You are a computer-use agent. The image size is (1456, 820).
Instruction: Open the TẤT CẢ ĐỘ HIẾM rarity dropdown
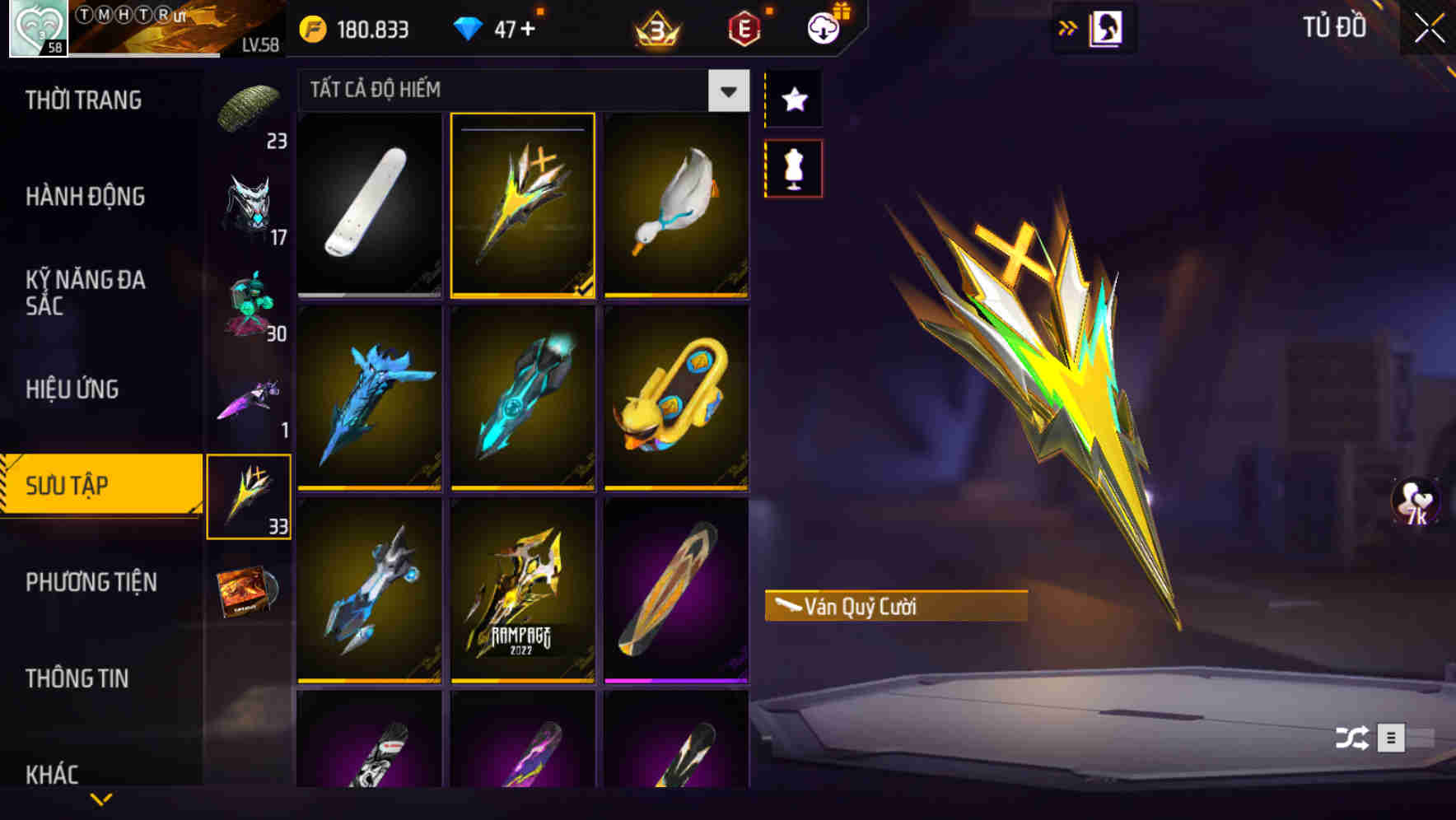coord(519,91)
